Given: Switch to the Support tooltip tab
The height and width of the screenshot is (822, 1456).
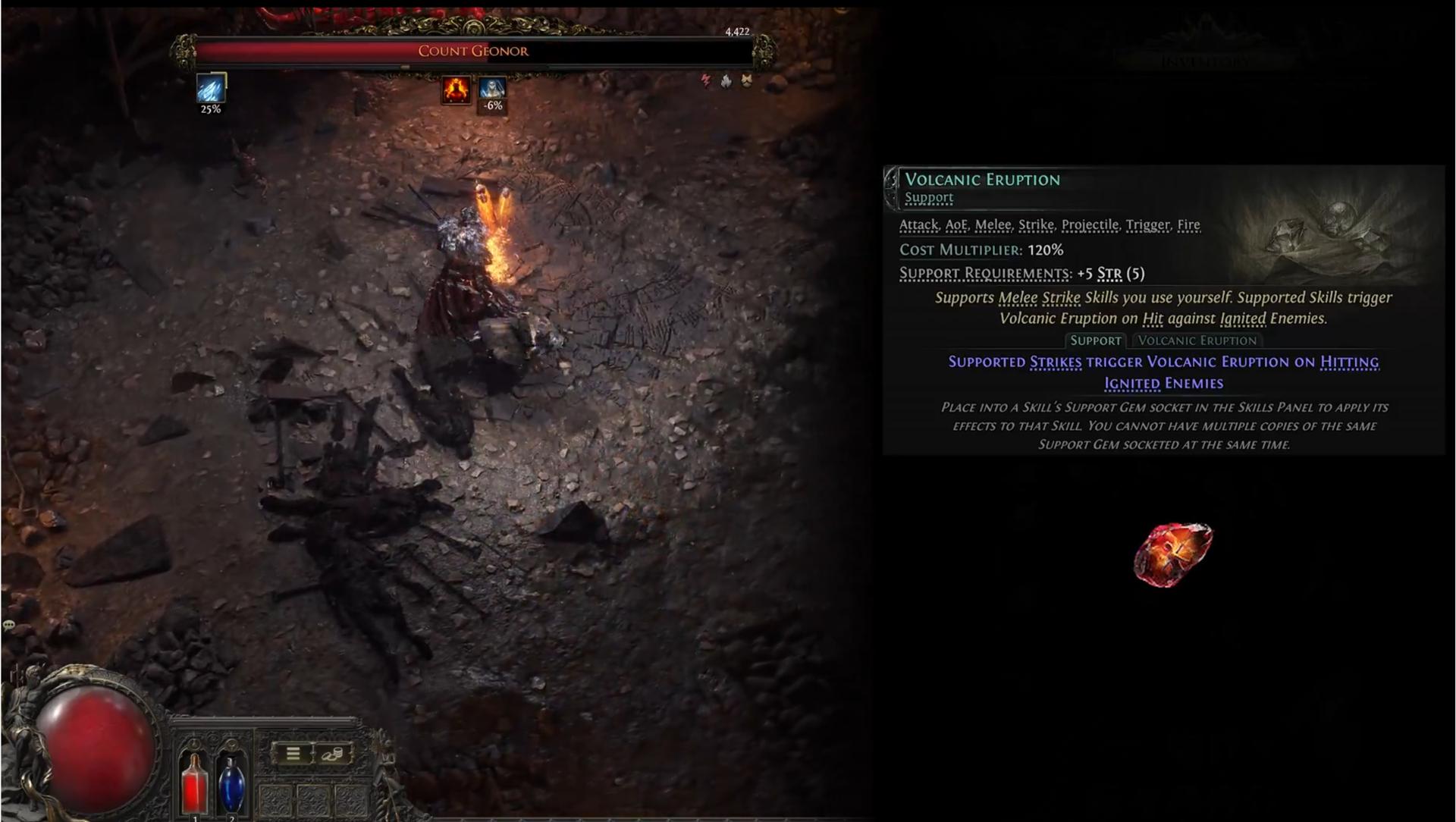Looking at the screenshot, I should (x=1095, y=340).
